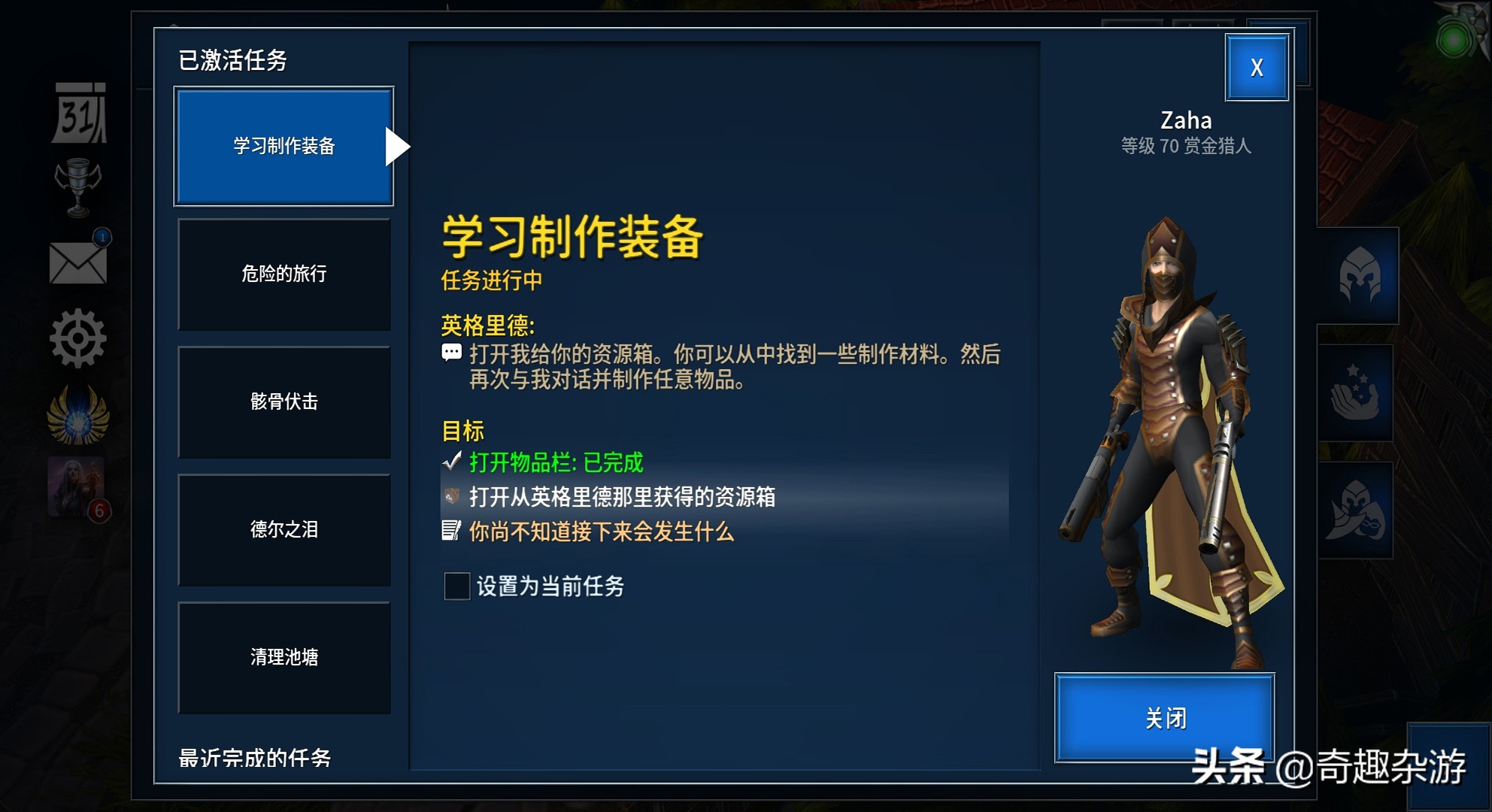The height and width of the screenshot is (812, 1492).
Task: Enable the 设置为当前任务 checkbox
Action: click(x=456, y=588)
